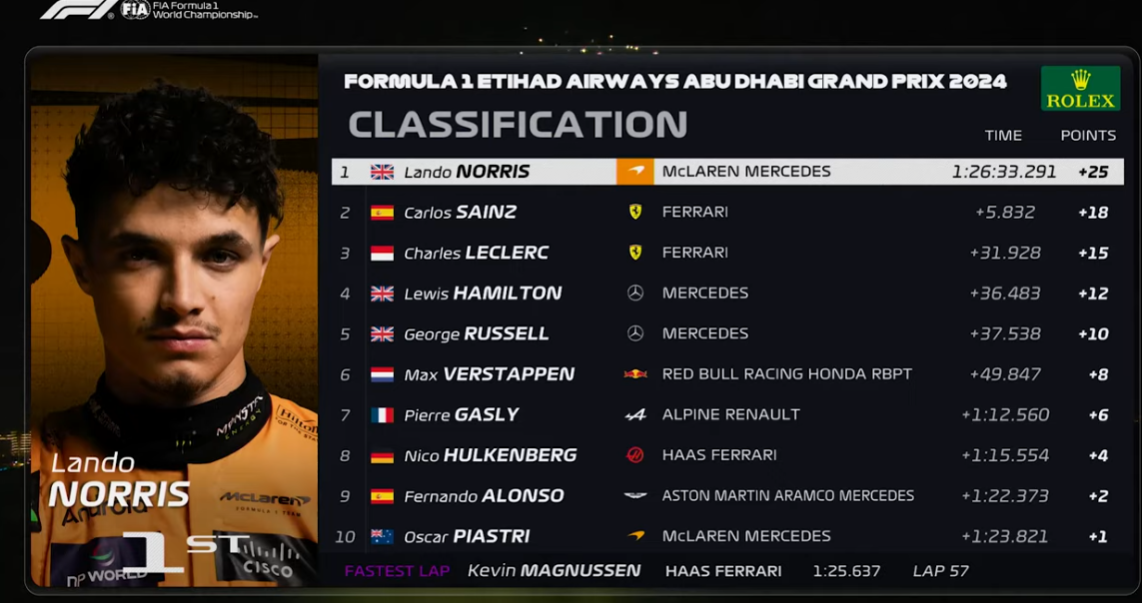Select Fernando Alonso's classification row
This screenshot has width=1142, height=603.
[x=727, y=496]
